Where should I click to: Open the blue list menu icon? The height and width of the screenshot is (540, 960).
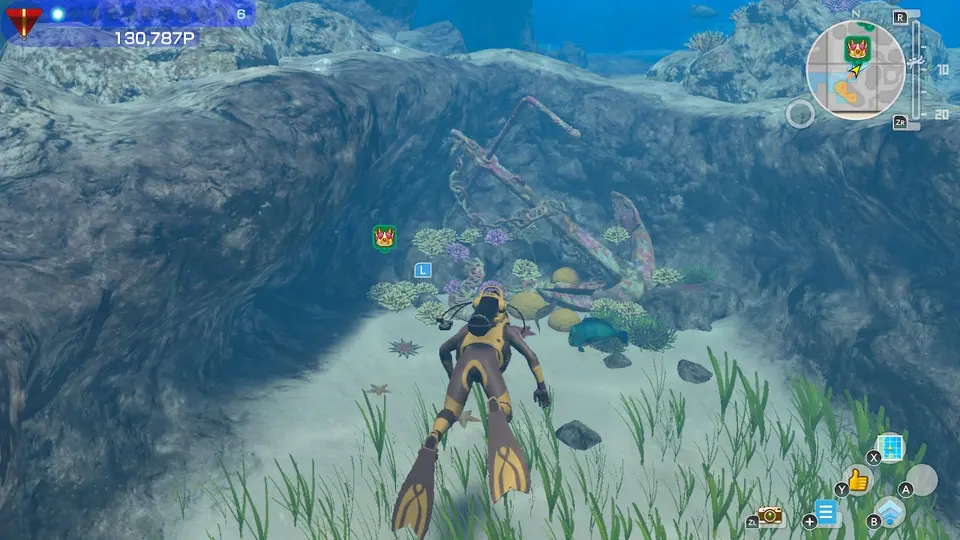click(x=827, y=514)
